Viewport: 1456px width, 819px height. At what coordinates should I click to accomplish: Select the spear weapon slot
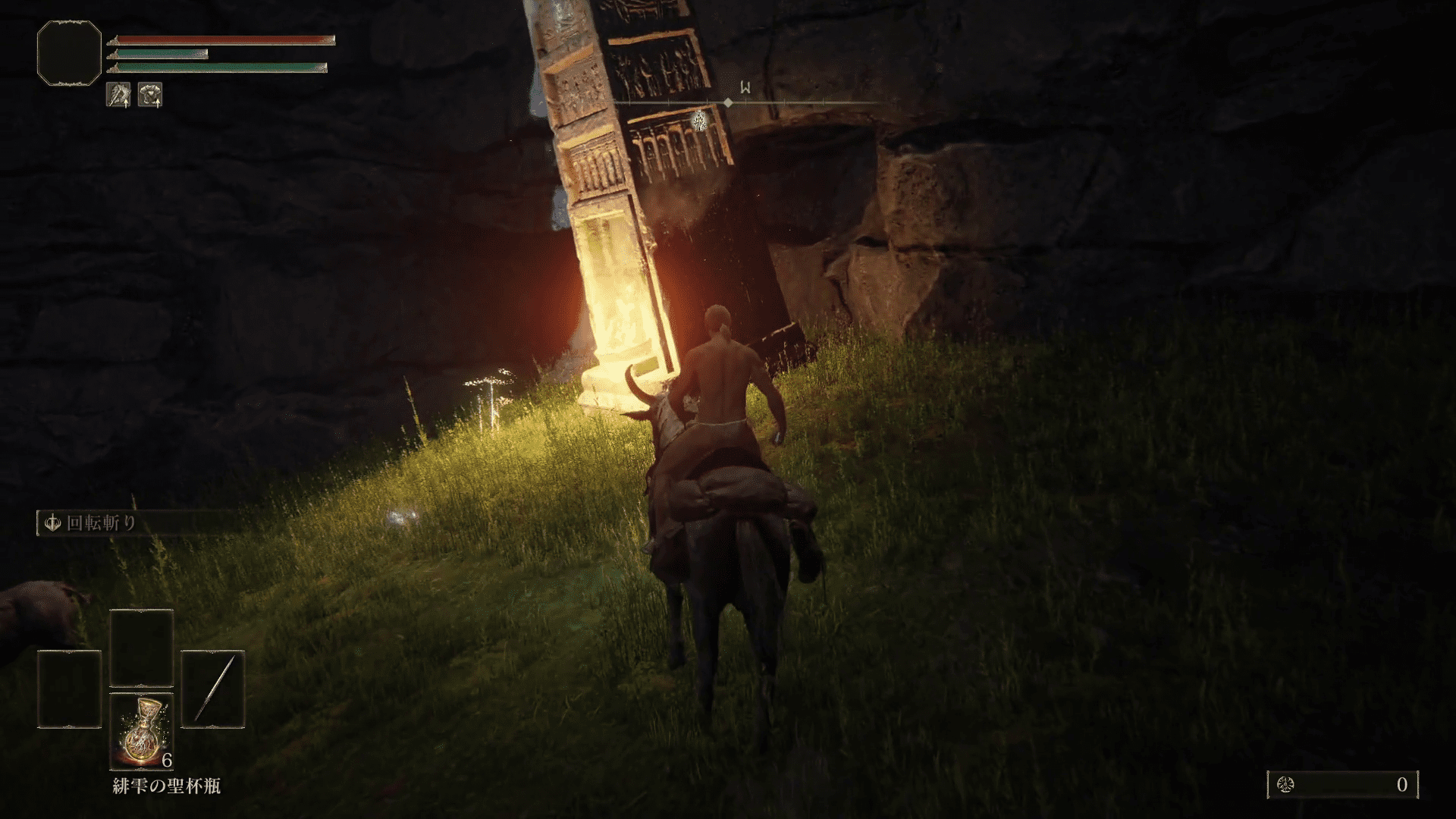212,689
